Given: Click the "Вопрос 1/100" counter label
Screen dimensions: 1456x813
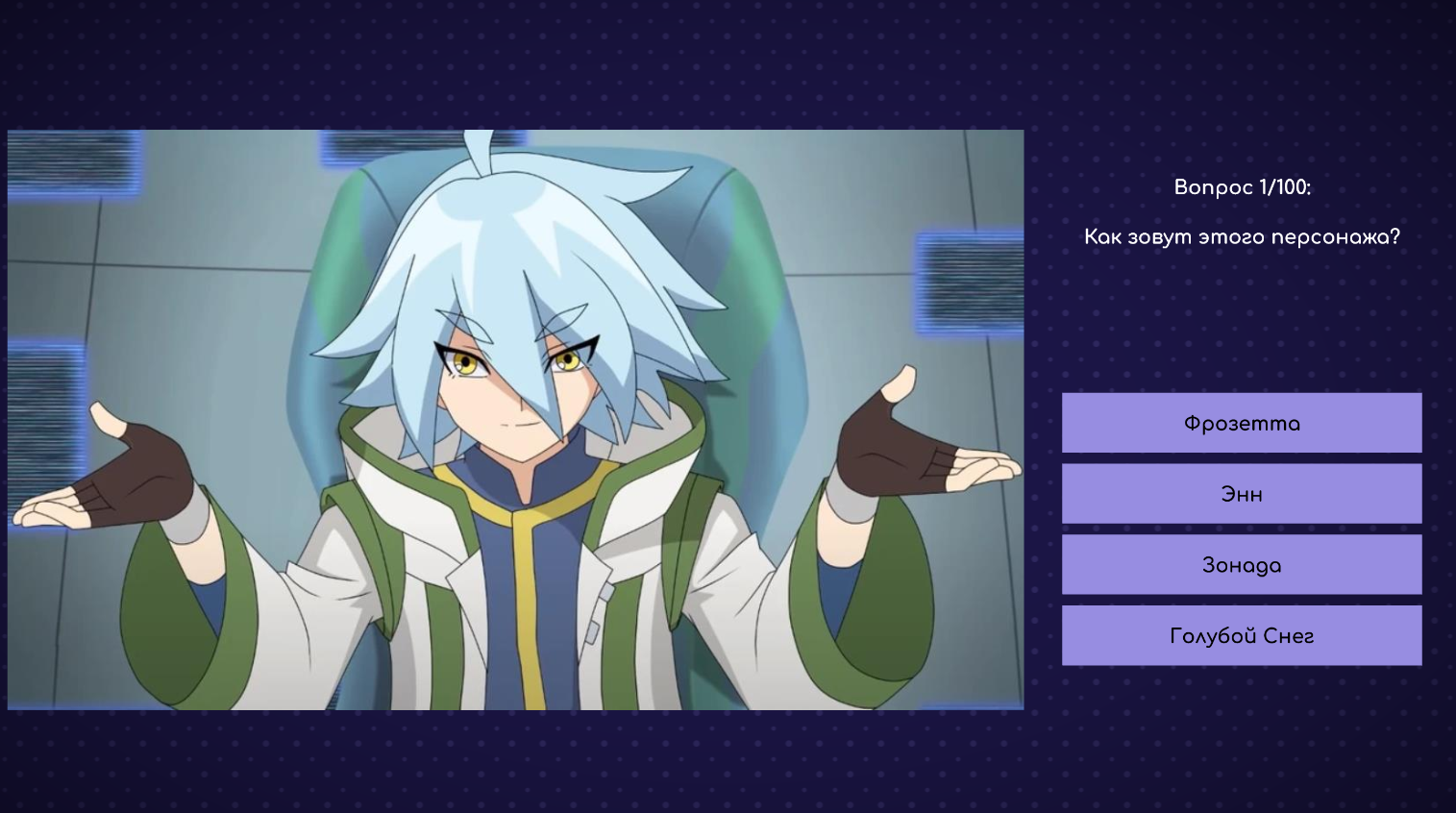Looking at the screenshot, I should click(1242, 188).
